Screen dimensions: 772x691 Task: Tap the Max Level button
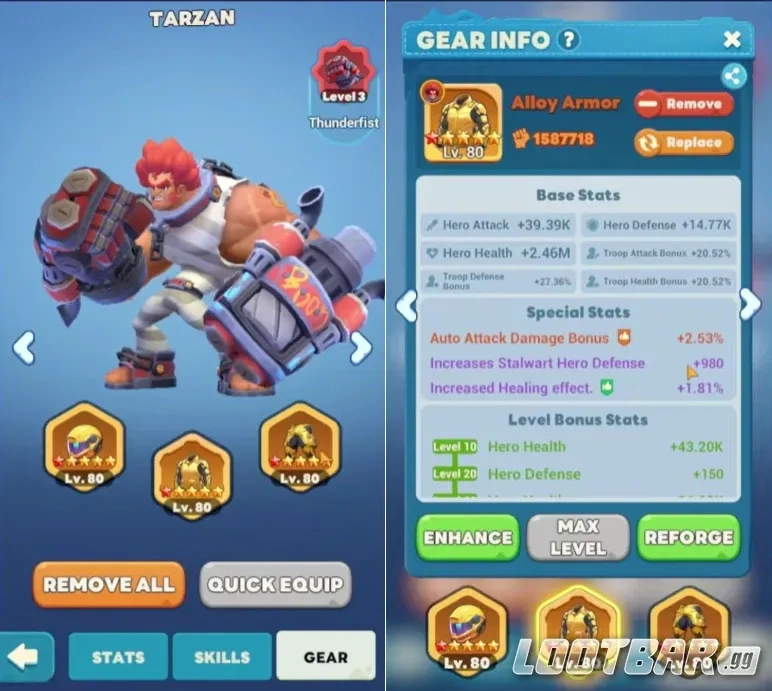[x=577, y=537]
